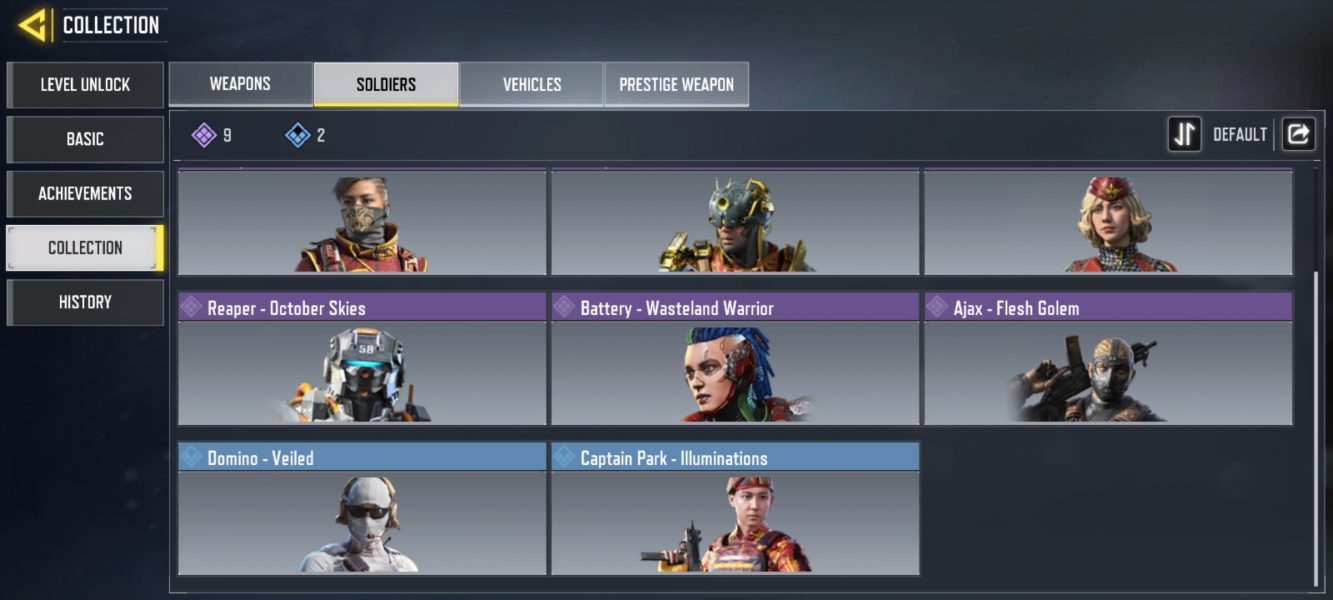Open the Achievements section
Viewport: 1333px width, 600px height.
85,193
